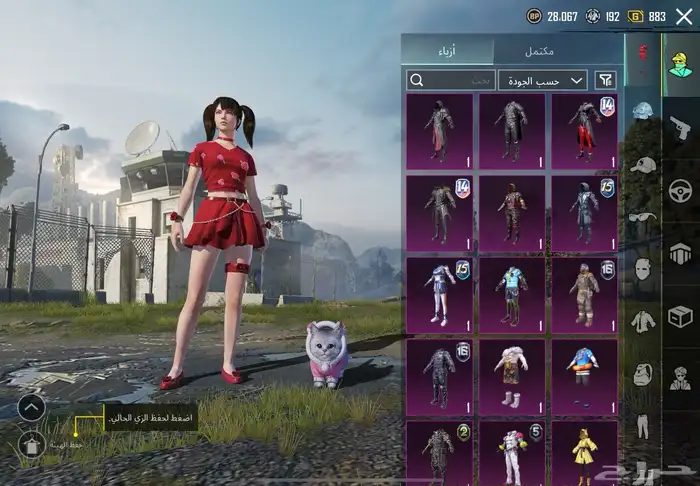Viewport: 700px width, 486px height.
Task: Open the character category with yellow-haired avatar
Action: (x=681, y=64)
